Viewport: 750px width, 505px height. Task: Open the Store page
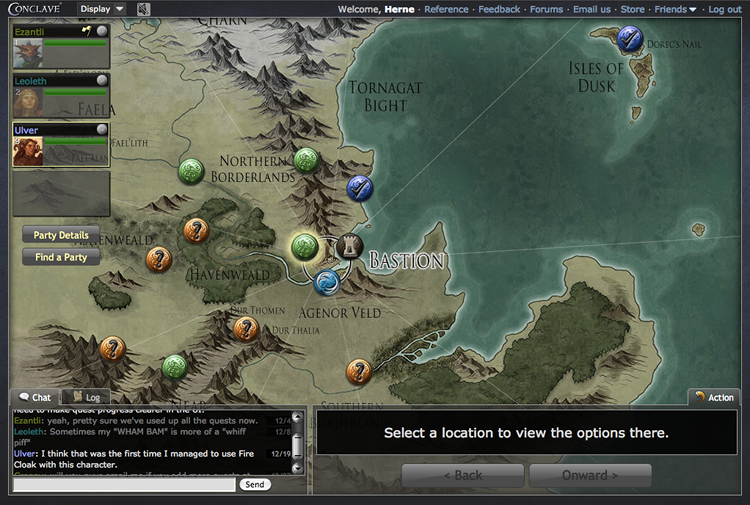[x=632, y=9]
